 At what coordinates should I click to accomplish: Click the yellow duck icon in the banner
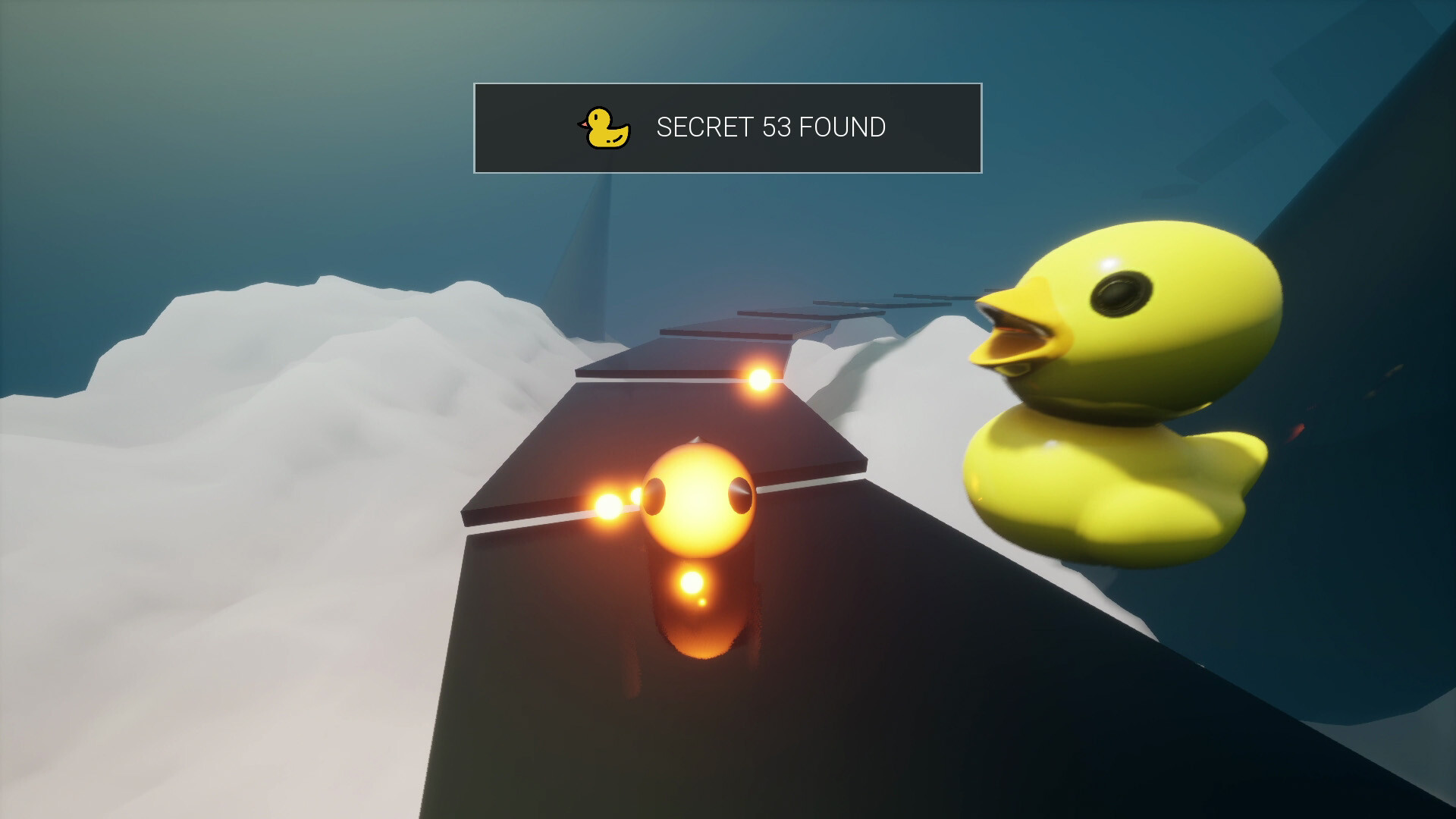click(x=603, y=127)
